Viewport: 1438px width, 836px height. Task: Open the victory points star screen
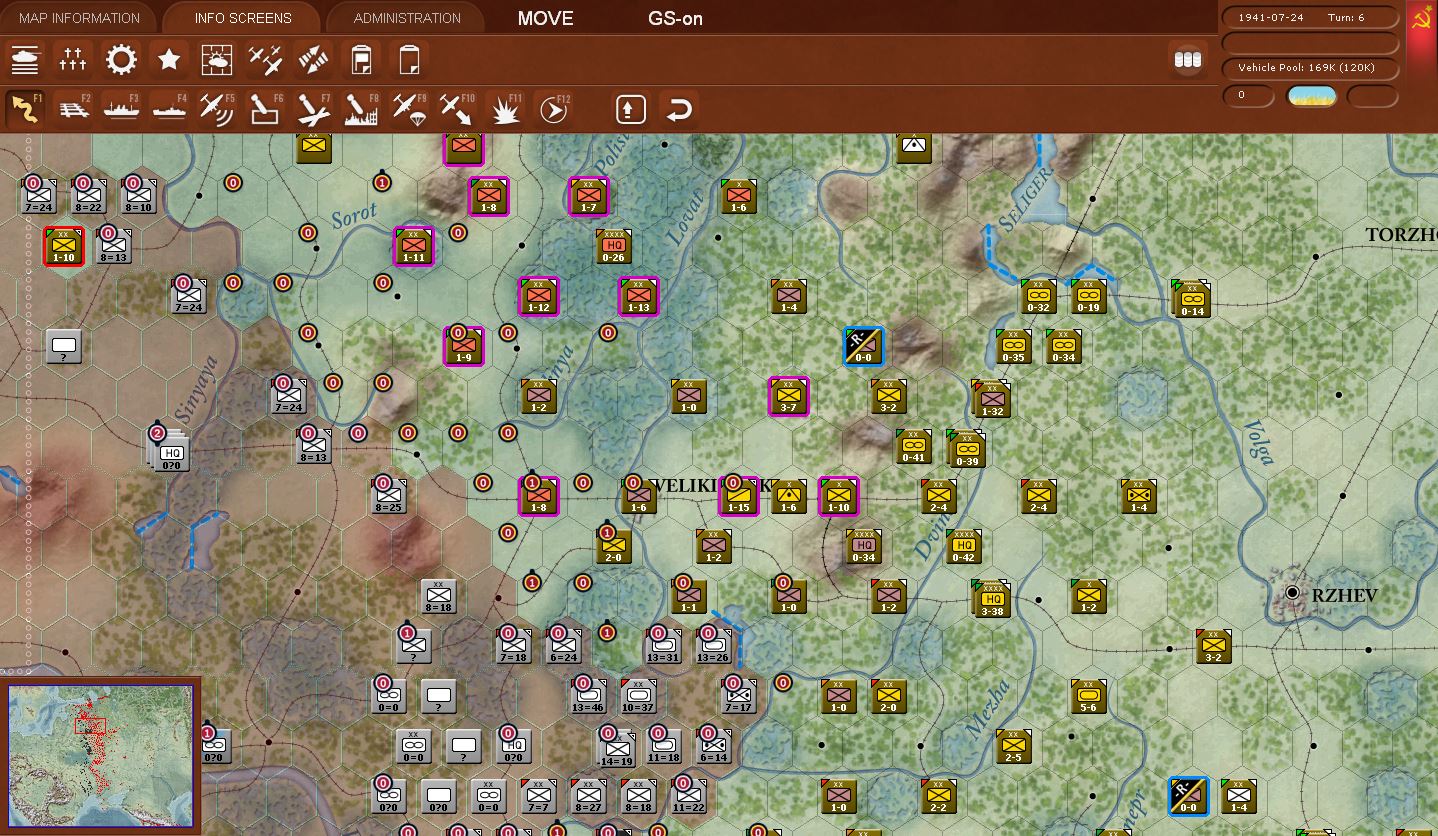pos(169,60)
